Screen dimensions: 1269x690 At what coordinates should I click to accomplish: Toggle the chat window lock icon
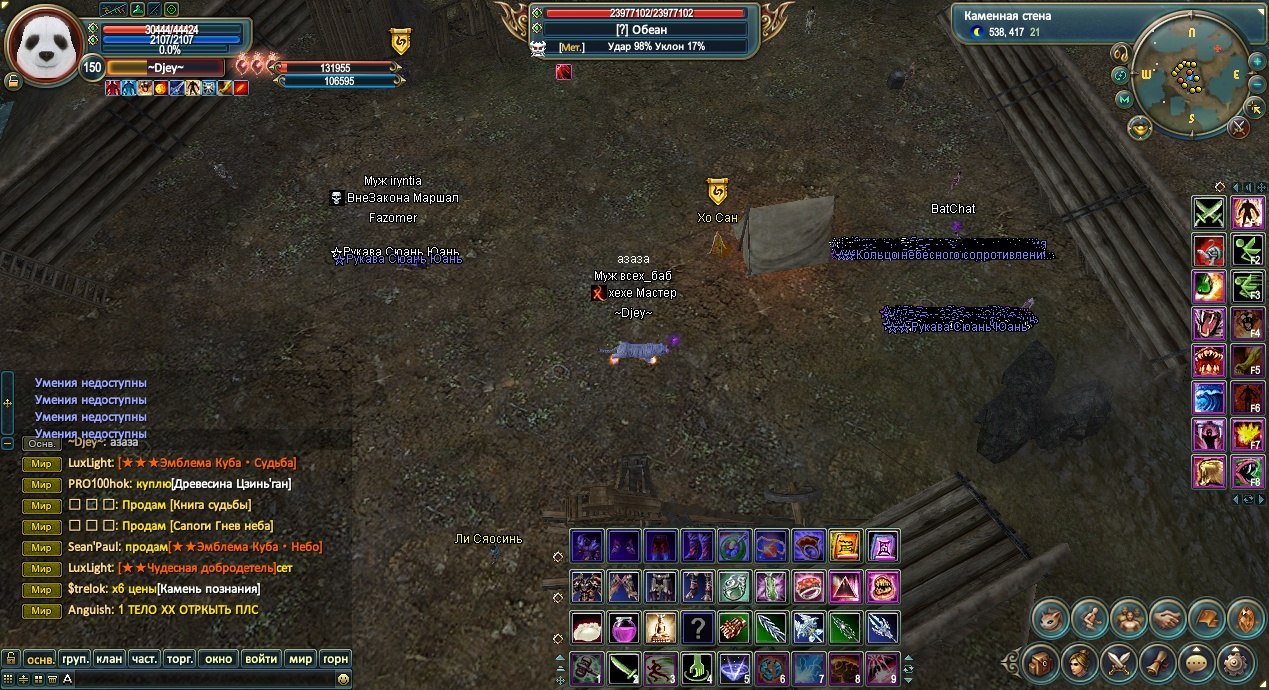(x=10, y=659)
